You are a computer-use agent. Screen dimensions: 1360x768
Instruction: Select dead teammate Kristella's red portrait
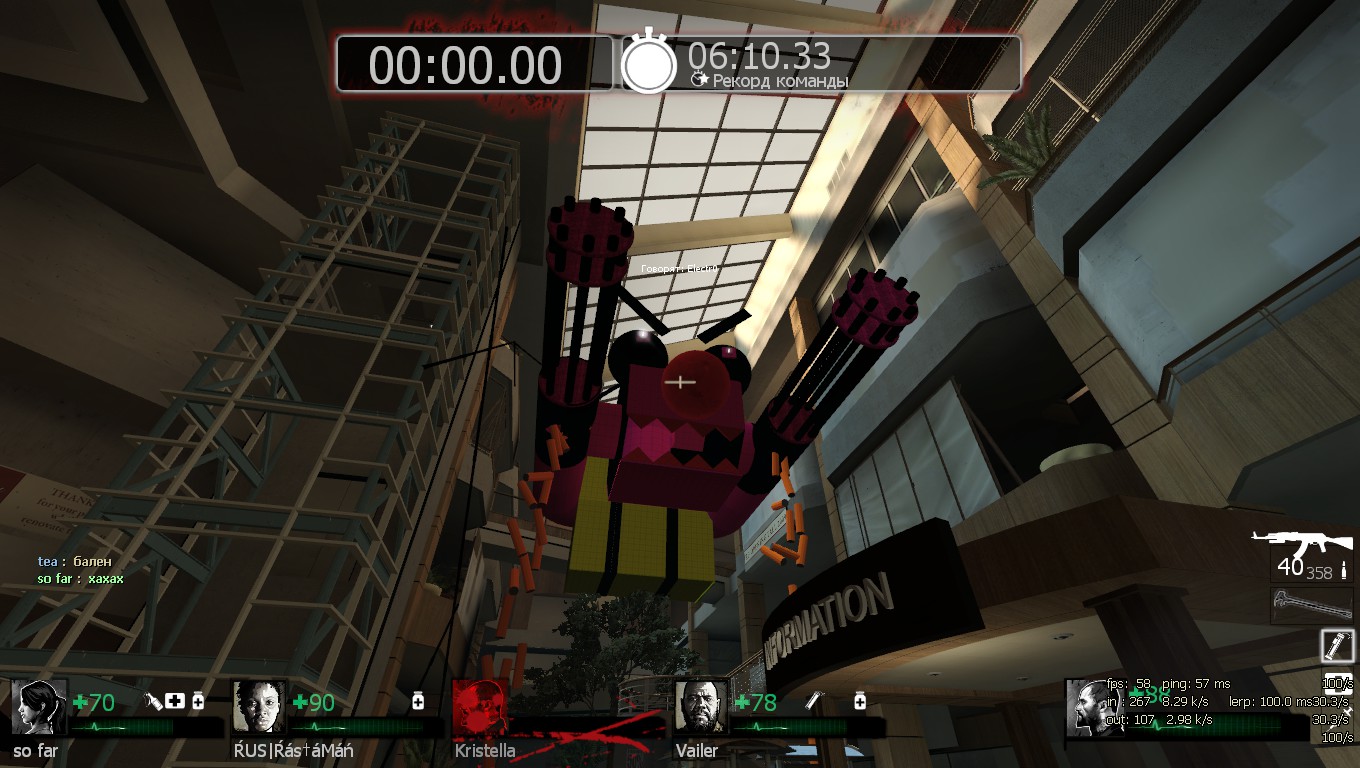[x=479, y=707]
